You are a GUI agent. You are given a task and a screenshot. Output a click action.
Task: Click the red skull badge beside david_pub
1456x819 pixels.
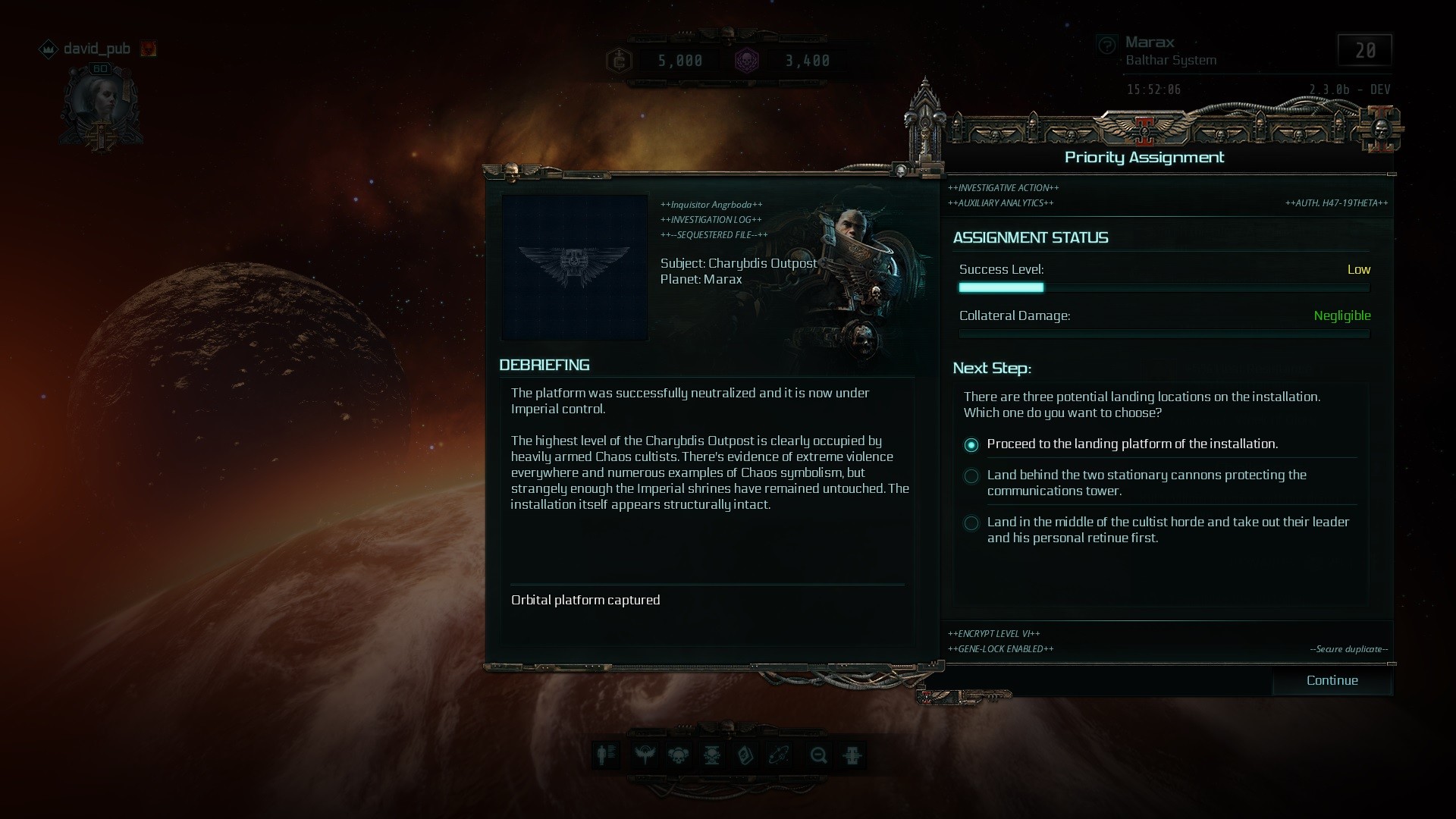149,49
